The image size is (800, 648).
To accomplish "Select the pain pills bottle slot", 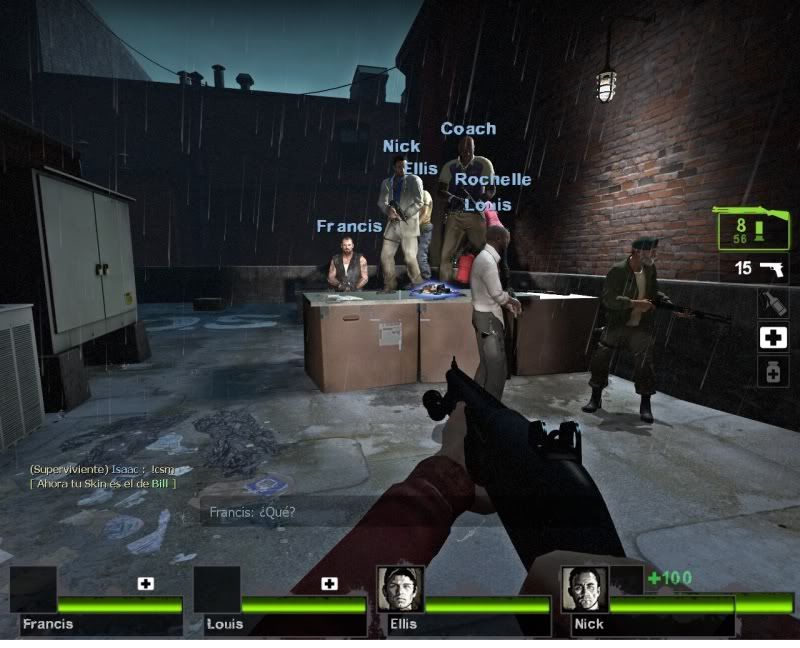I will [x=772, y=372].
